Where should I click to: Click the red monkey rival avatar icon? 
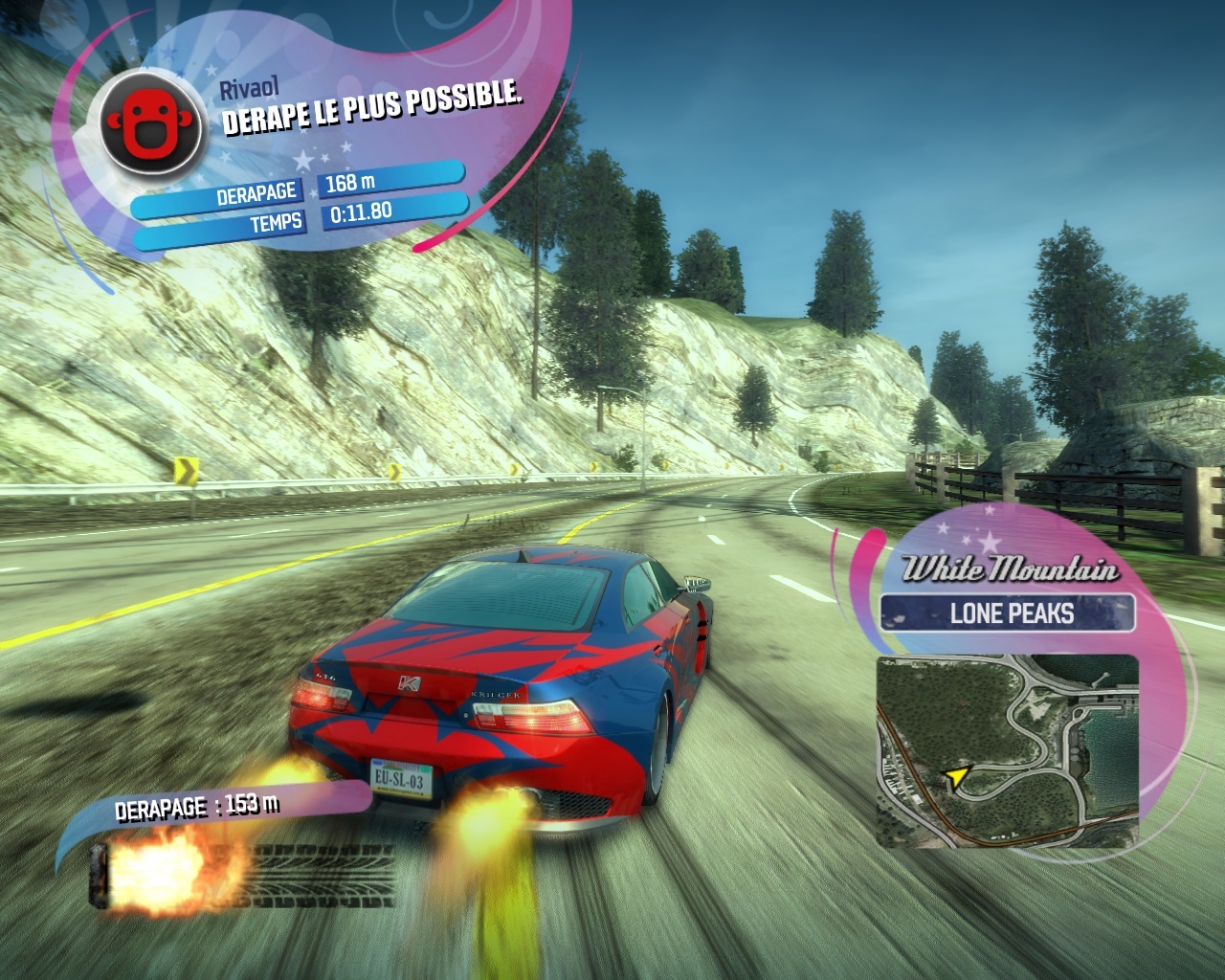[151, 122]
